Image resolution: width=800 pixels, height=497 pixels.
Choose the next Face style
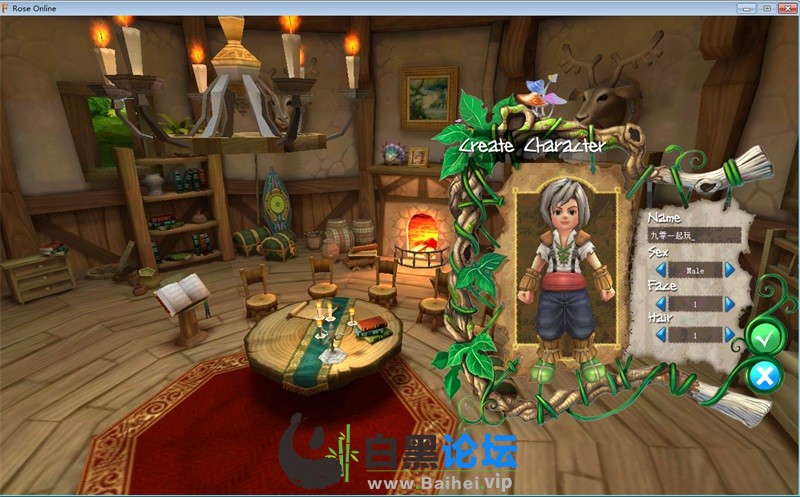tap(729, 303)
